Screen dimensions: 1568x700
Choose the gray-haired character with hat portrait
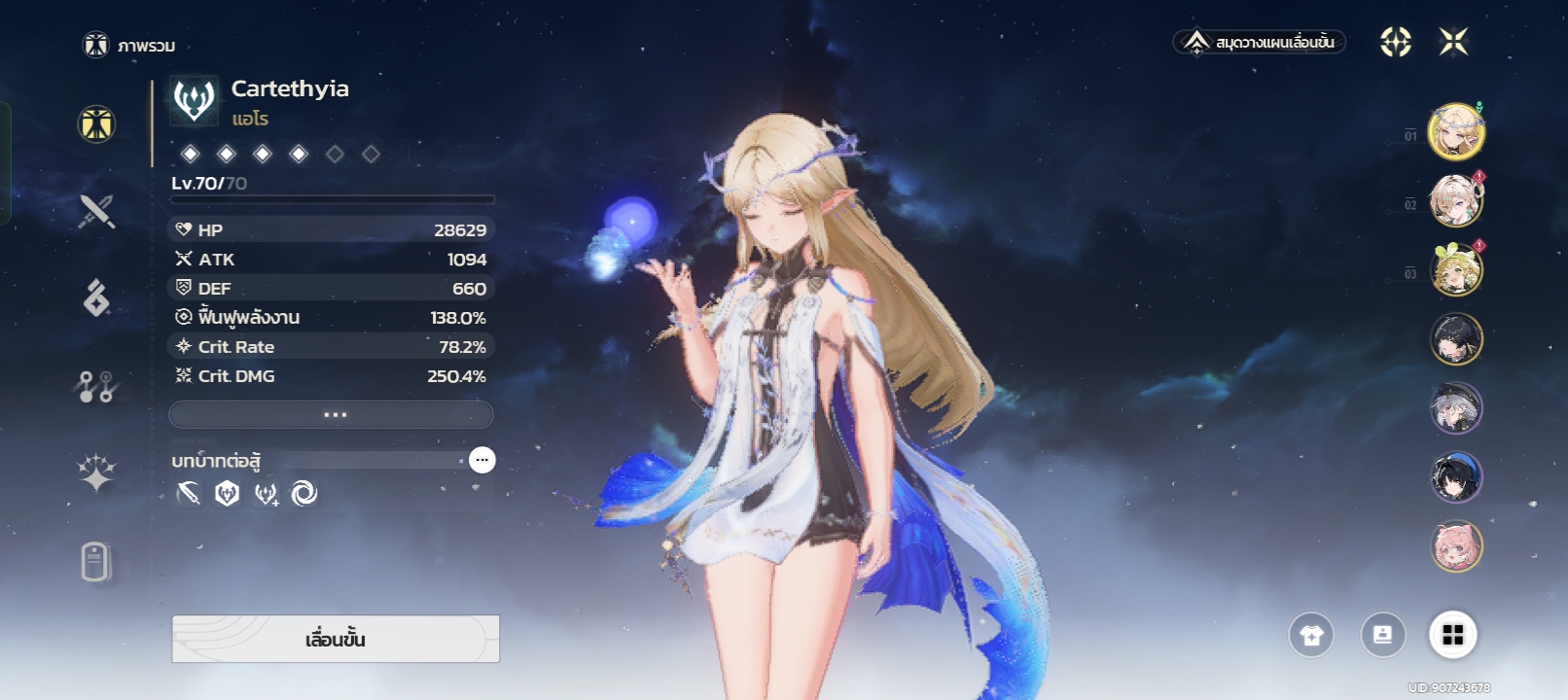pyautogui.click(x=1456, y=408)
